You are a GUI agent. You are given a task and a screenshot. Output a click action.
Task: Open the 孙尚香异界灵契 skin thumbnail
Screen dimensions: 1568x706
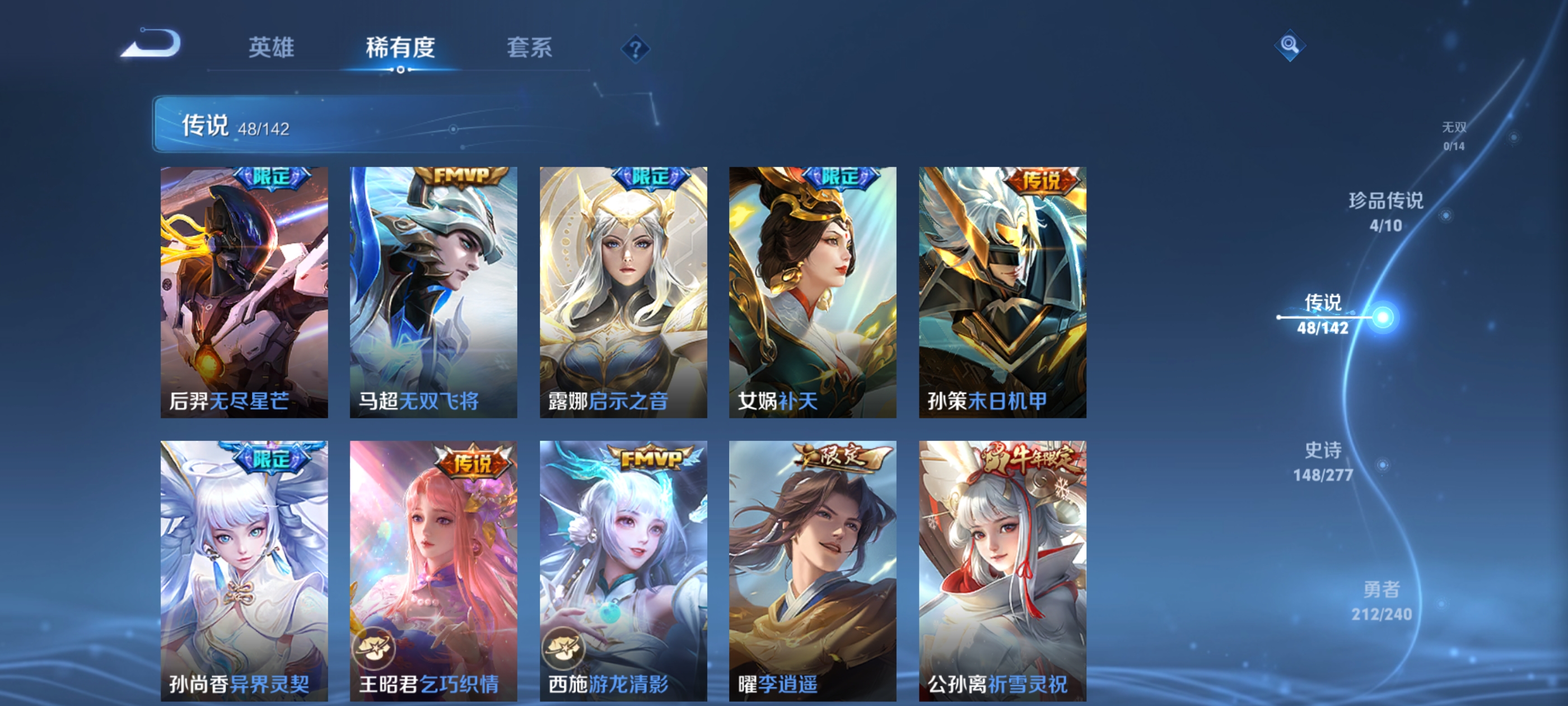click(x=244, y=566)
